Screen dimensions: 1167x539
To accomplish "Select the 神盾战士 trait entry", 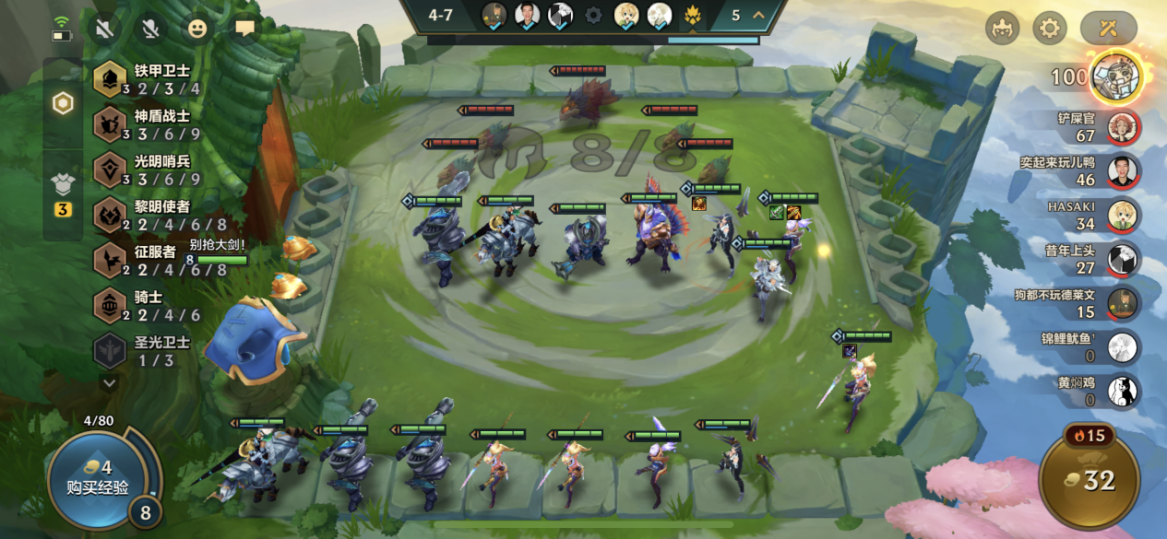I will click(x=148, y=125).
